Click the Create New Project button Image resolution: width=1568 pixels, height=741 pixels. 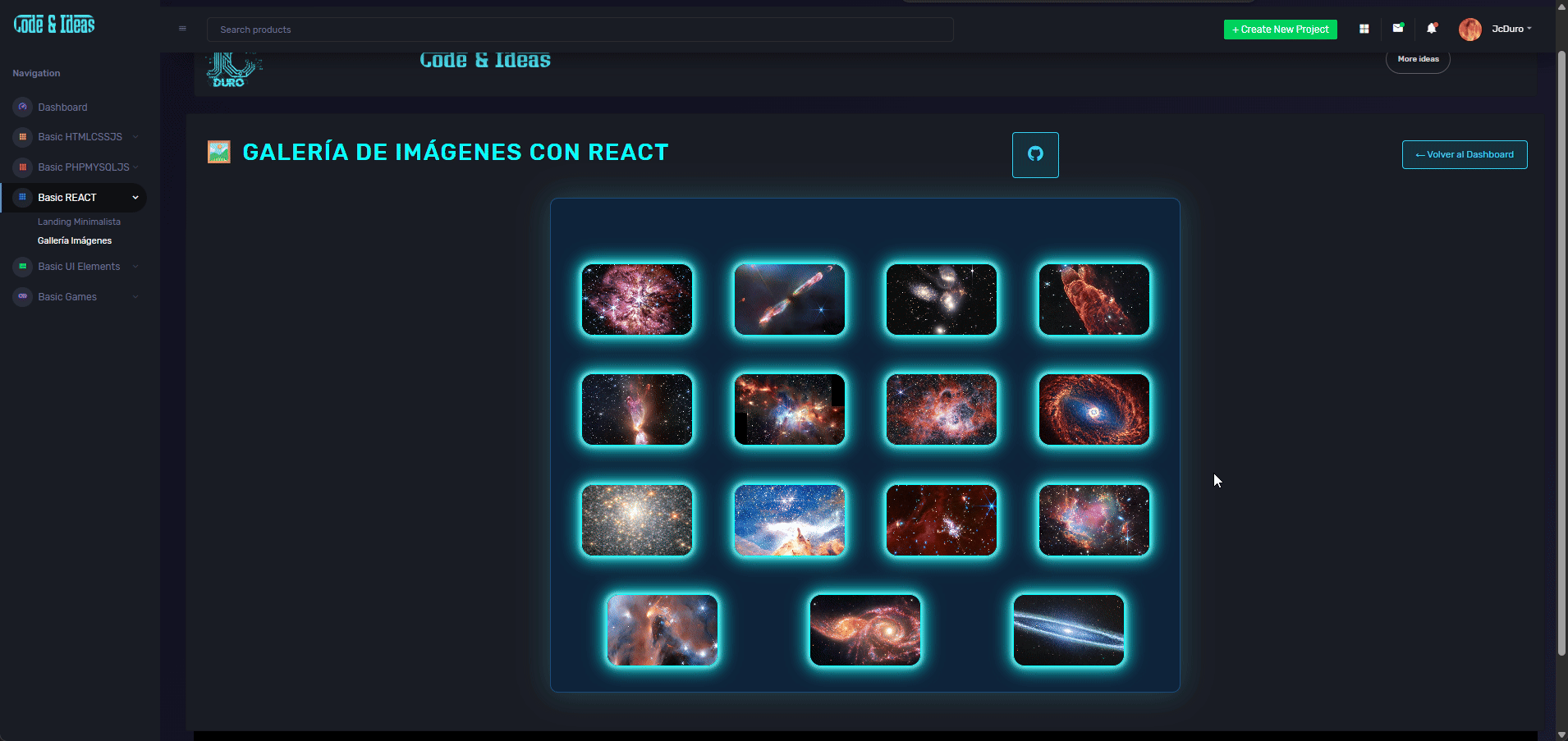(1280, 30)
